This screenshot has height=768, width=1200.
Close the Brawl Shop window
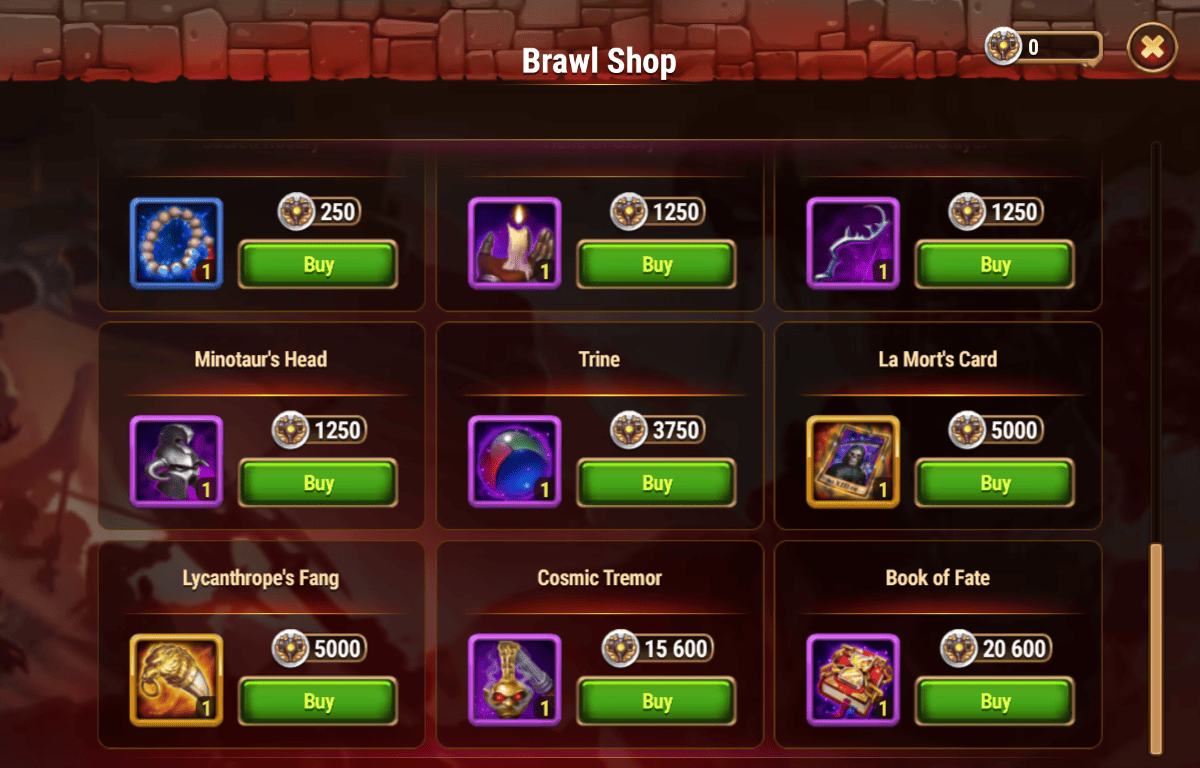[x=1152, y=47]
